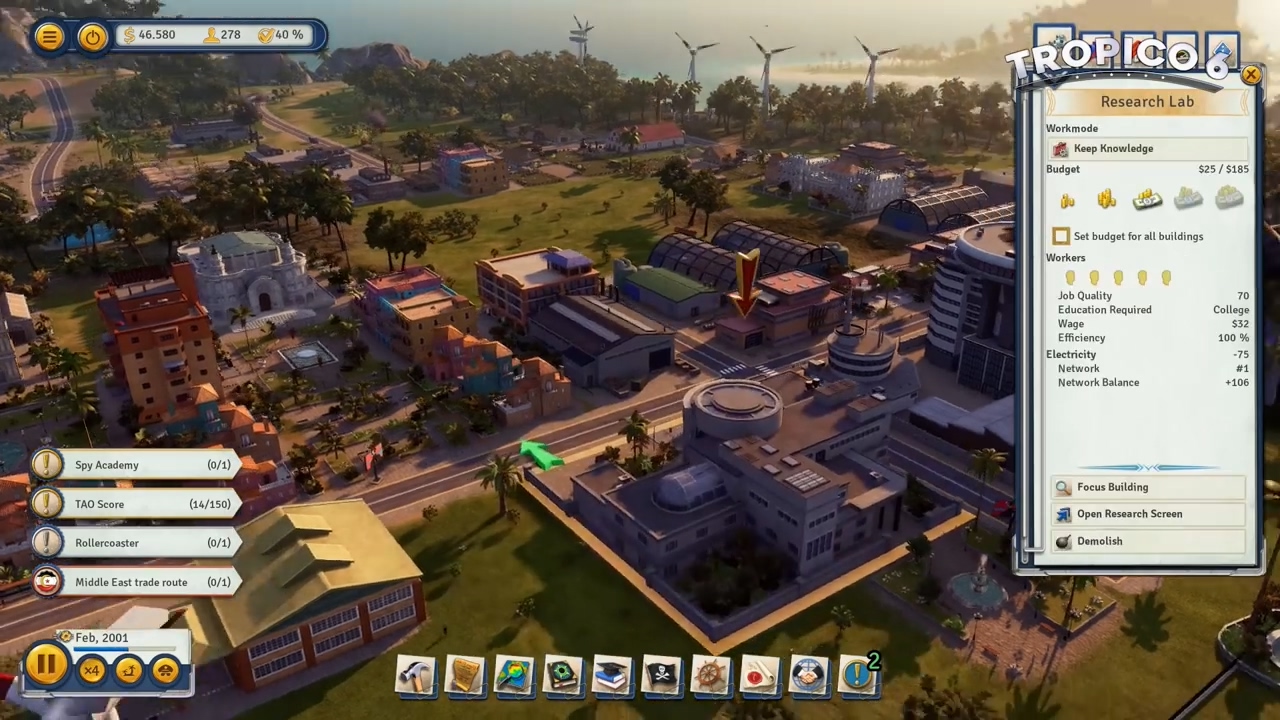1280x720 pixels.
Task: Close the Research Lab panel
Action: coord(1251,75)
